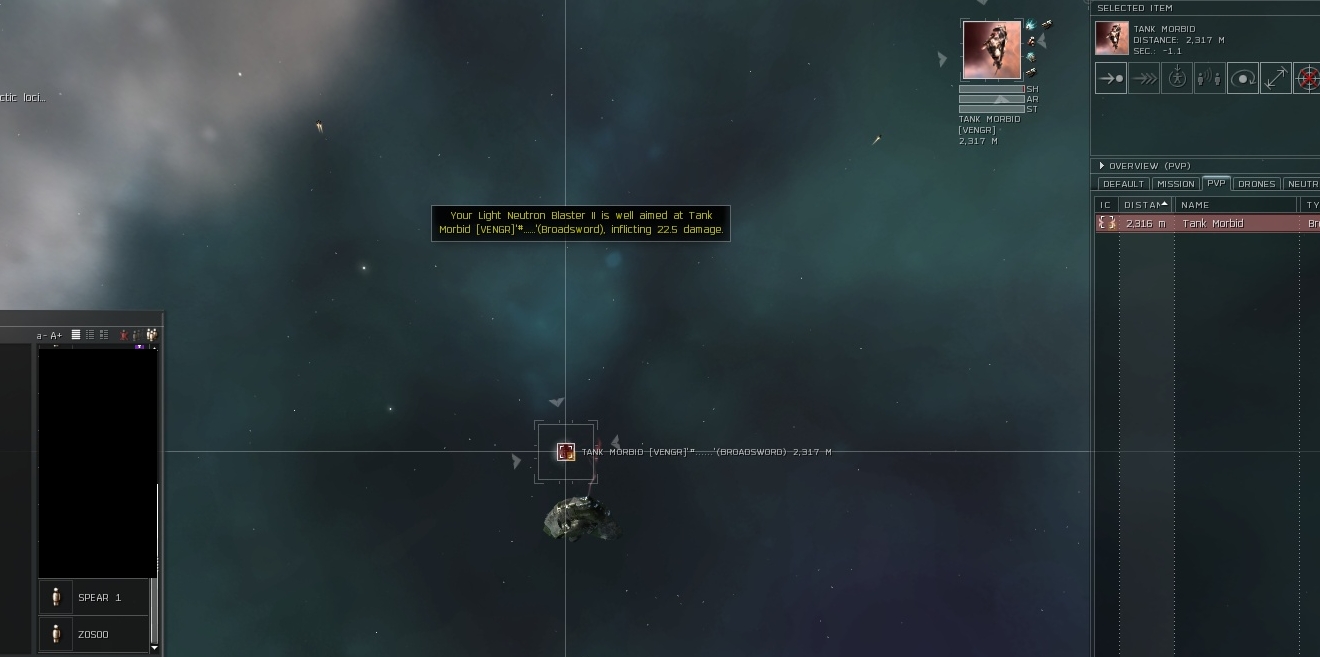Expand the Overview (PVP) header arrow
This screenshot has height=657, width=1320.
1102,166
